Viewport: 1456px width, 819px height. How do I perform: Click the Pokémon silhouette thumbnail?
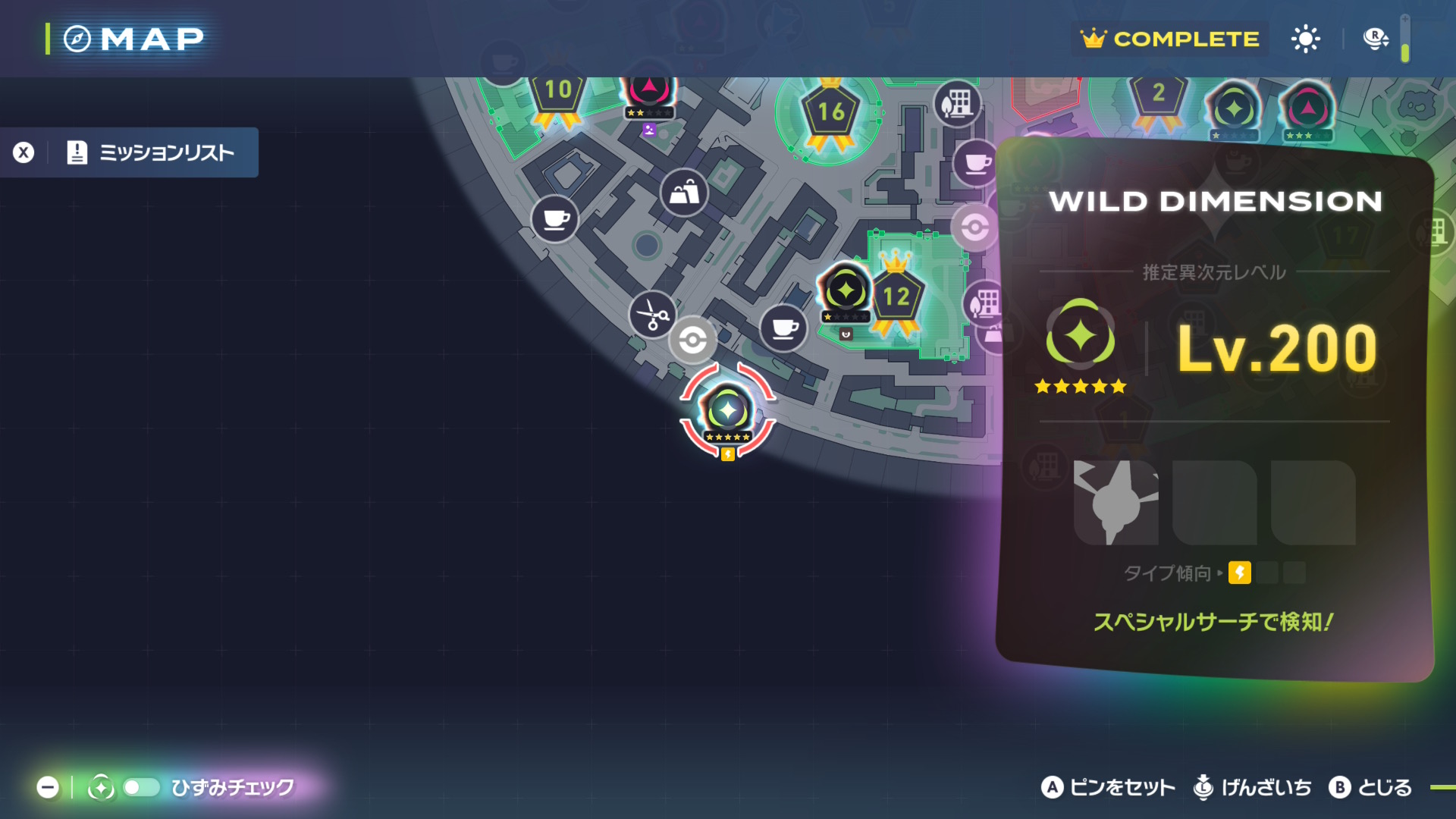click(x=1116, y=502)
